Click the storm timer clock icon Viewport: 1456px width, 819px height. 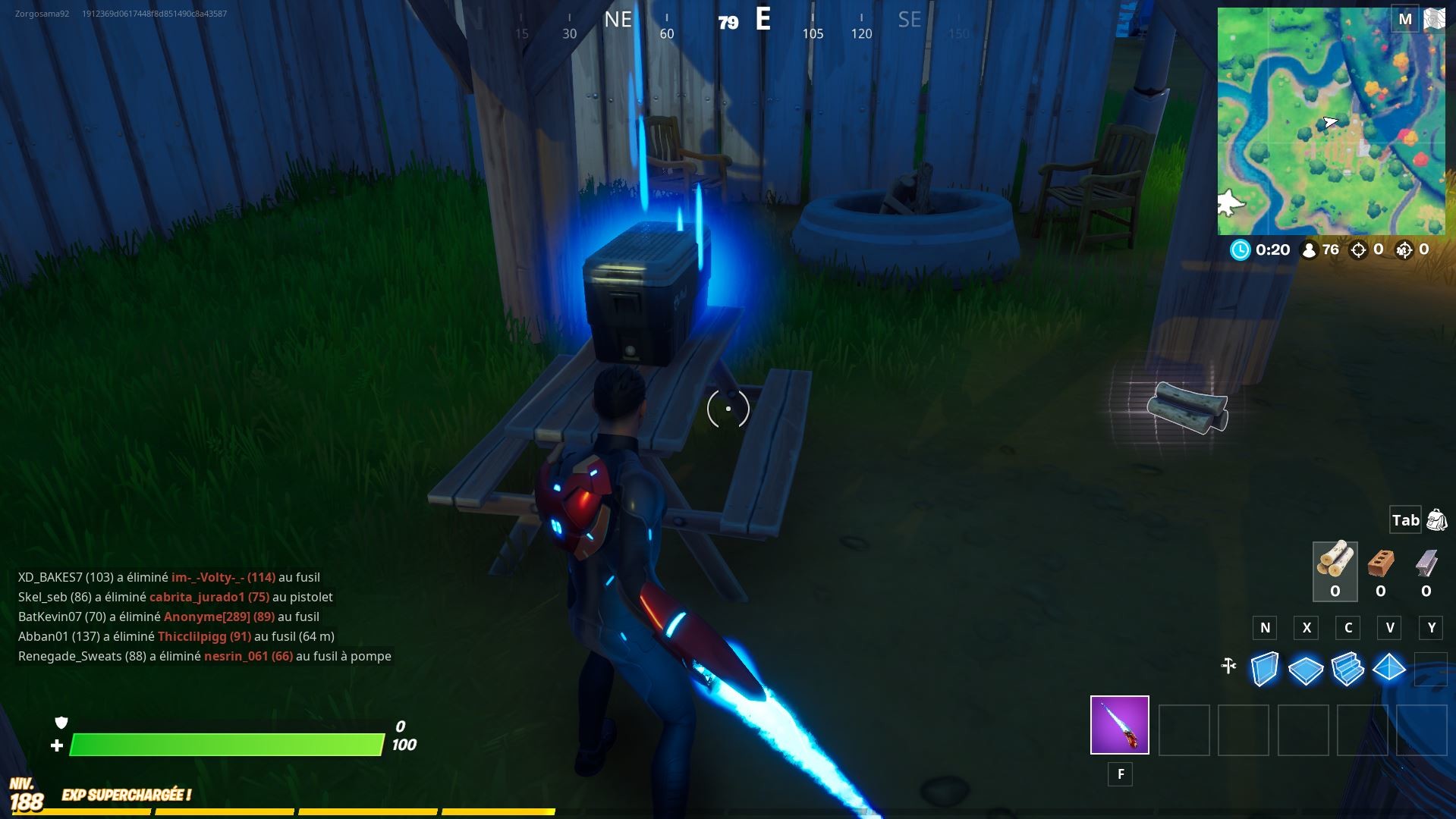[x=1242, y=249]
